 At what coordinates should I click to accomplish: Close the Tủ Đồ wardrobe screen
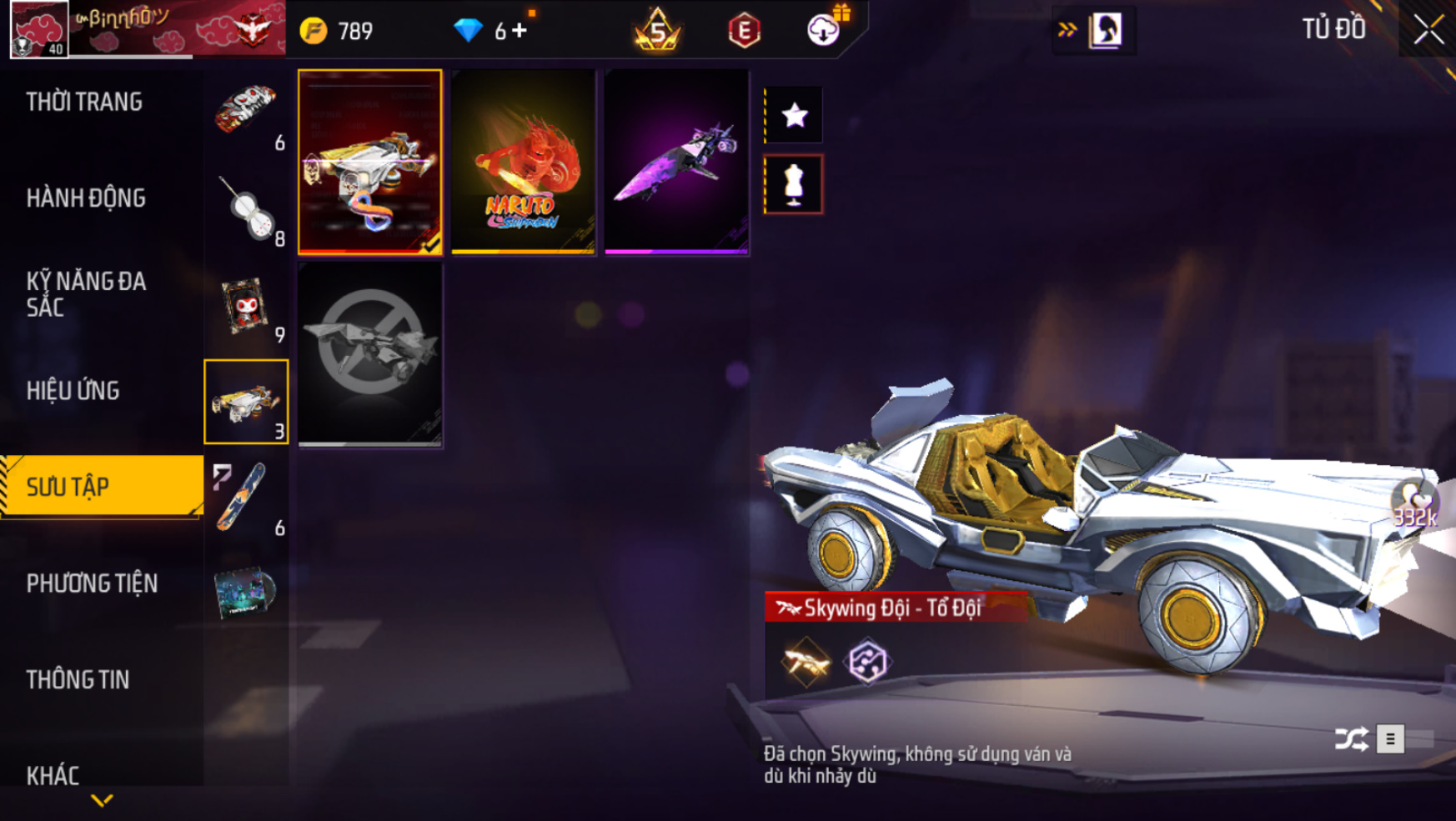(x=1428, y=30)
